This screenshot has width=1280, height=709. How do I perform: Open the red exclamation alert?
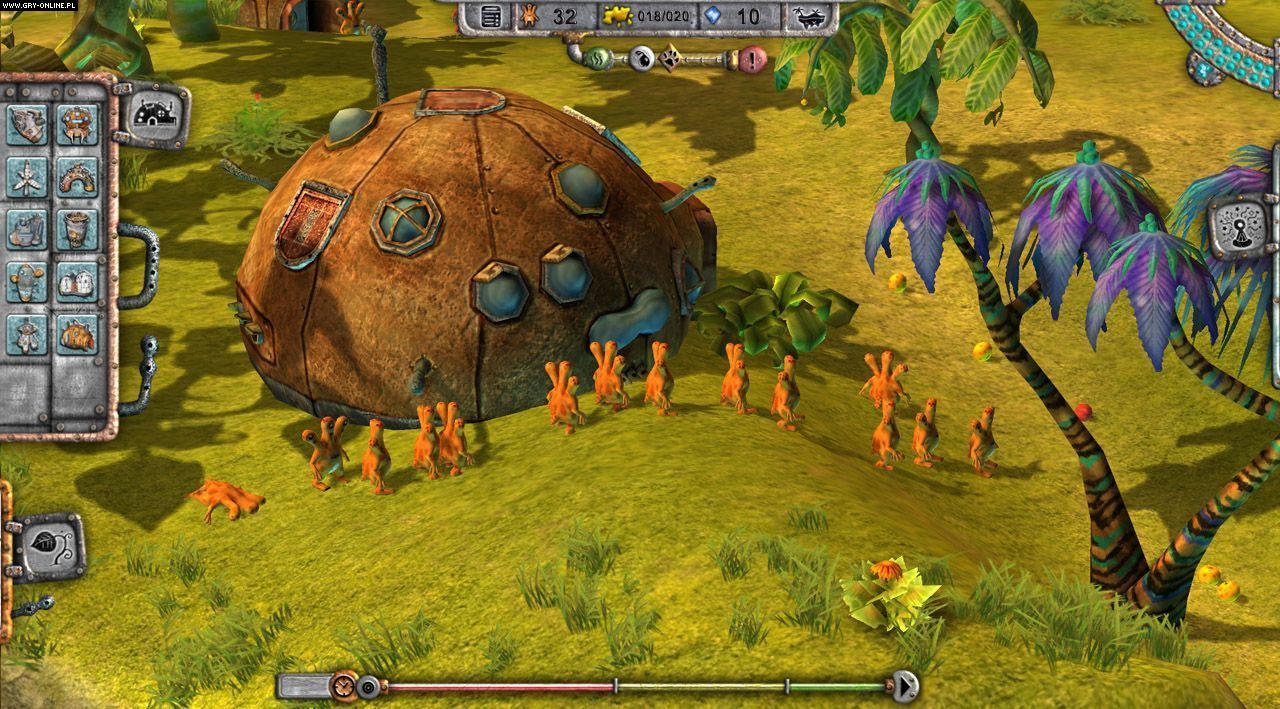point(752,58)
